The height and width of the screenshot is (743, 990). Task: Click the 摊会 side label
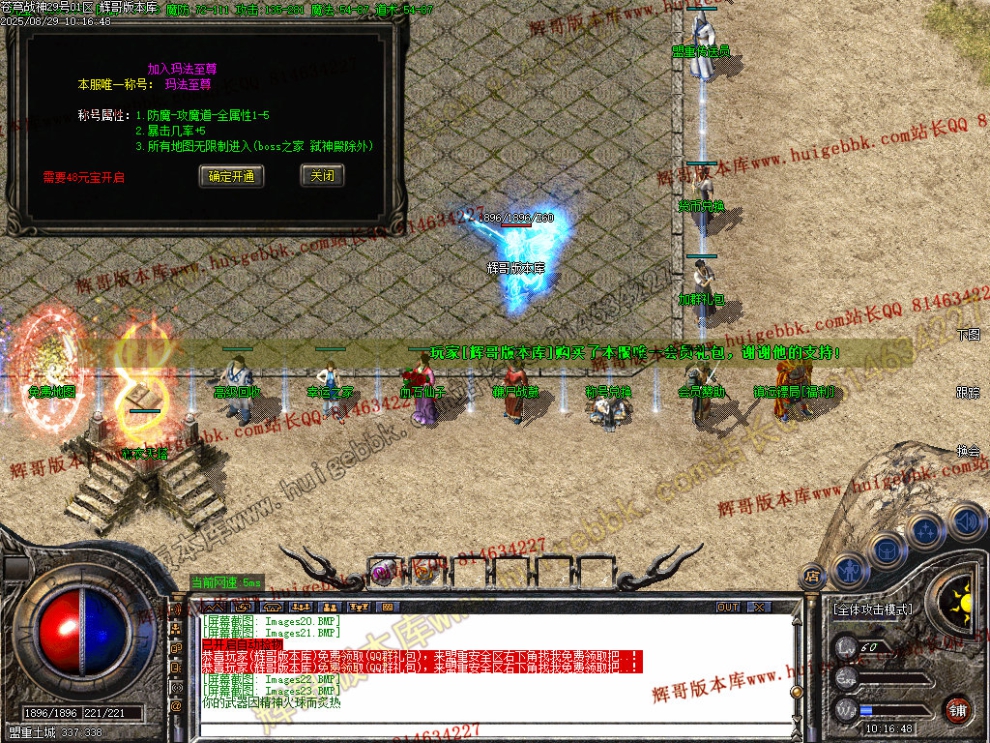click(968, 450)
